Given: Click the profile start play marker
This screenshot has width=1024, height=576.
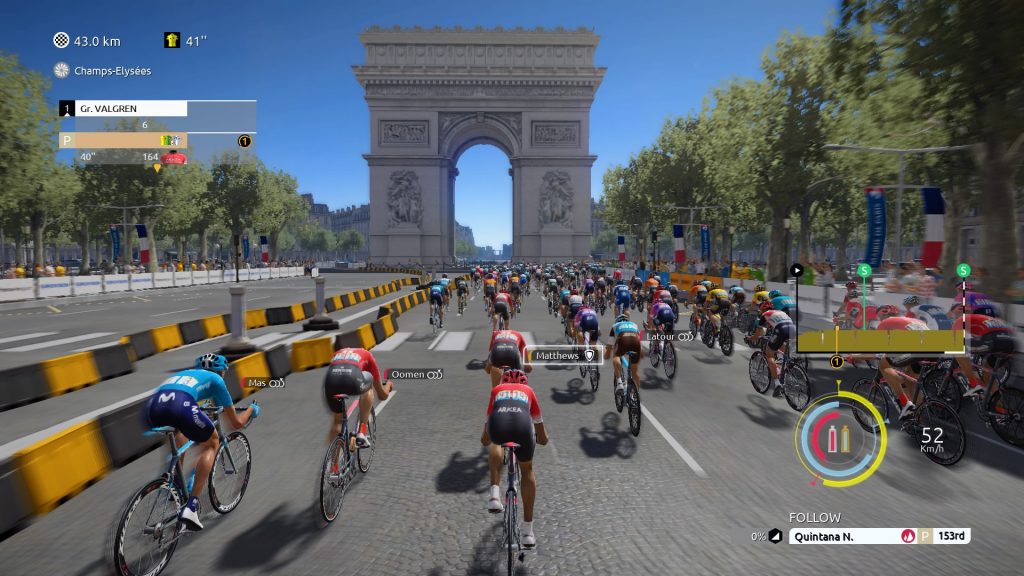Looking at the screenshot, I should coord(797,270).
